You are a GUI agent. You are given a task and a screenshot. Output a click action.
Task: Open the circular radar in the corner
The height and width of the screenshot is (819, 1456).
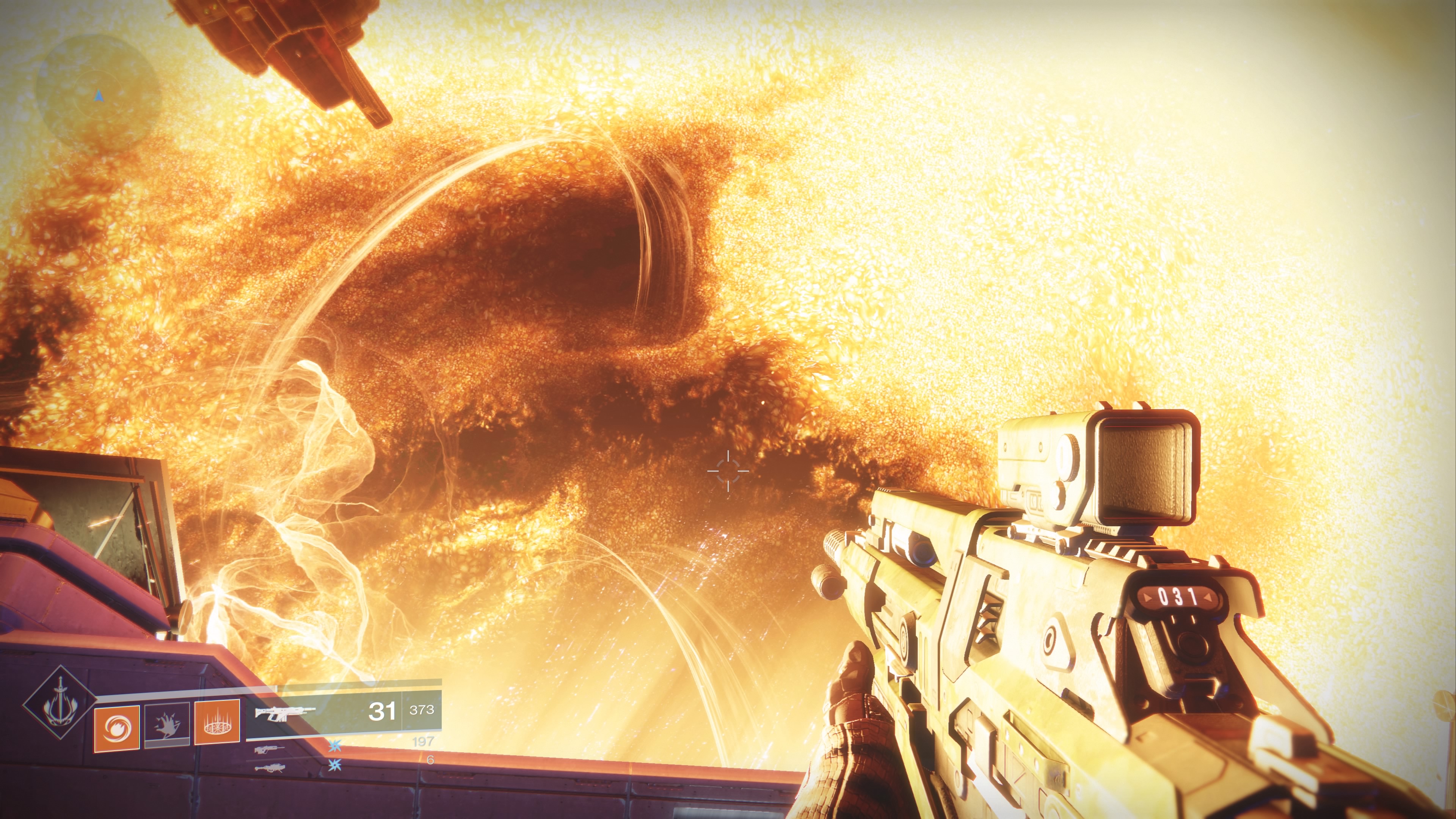tap(98, 94)
